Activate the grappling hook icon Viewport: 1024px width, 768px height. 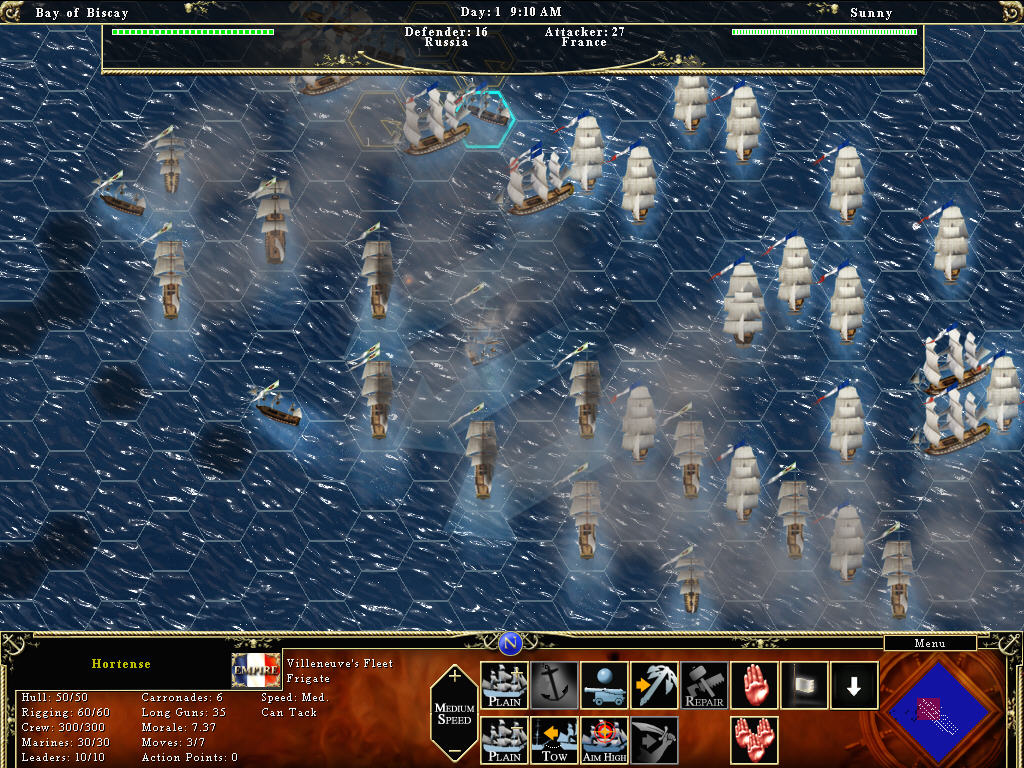click(x=654, y=686)
